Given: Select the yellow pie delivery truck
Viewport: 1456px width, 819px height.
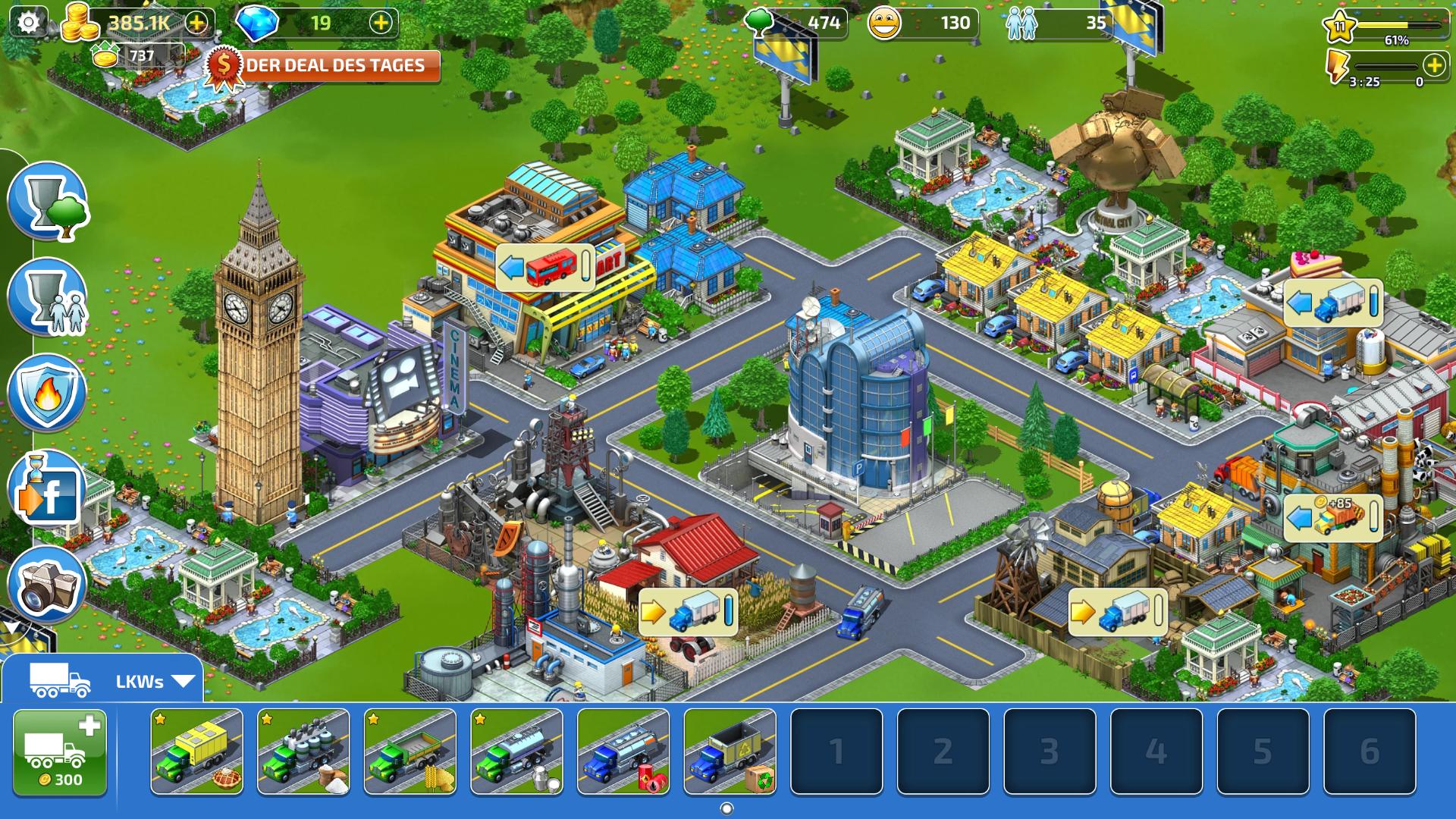Looking at the screenshot, I should coord(196,752).
